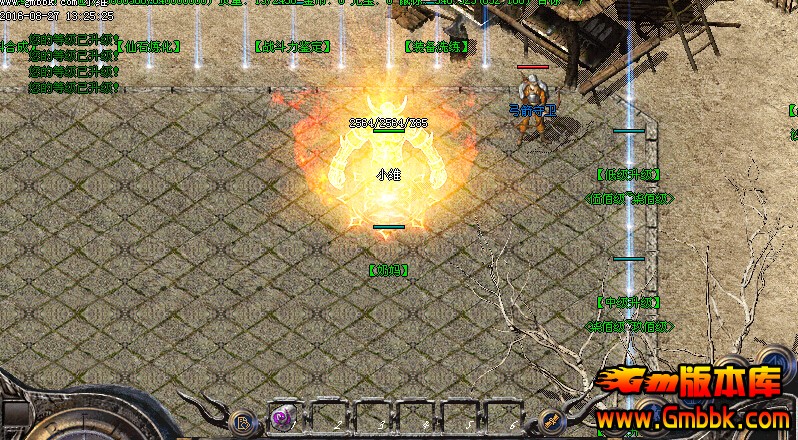Click the round button right of the hotbar
This screenshot has height=440, width=798.
click(548, 421)
